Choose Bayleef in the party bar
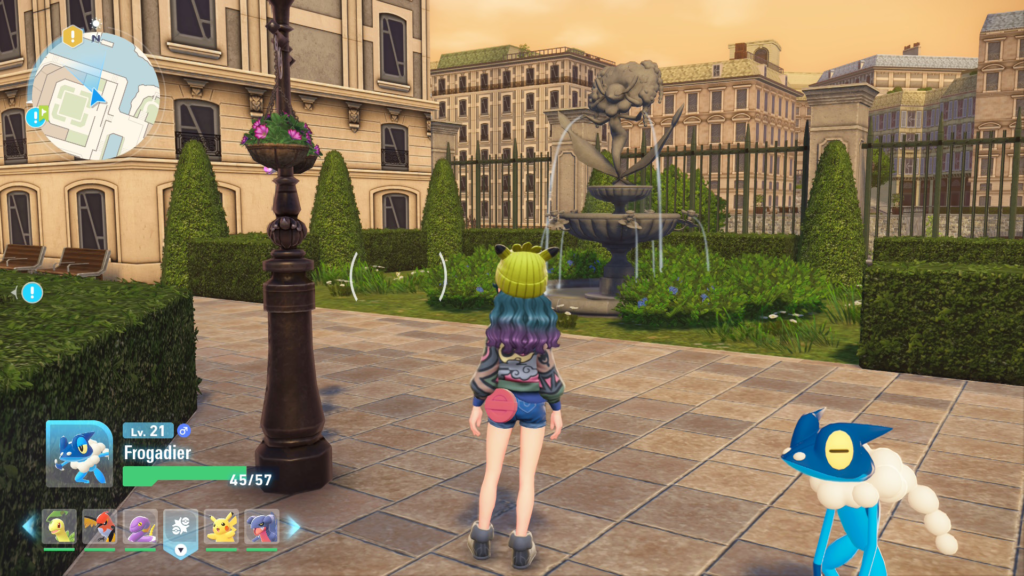 (x=59, y=527)
